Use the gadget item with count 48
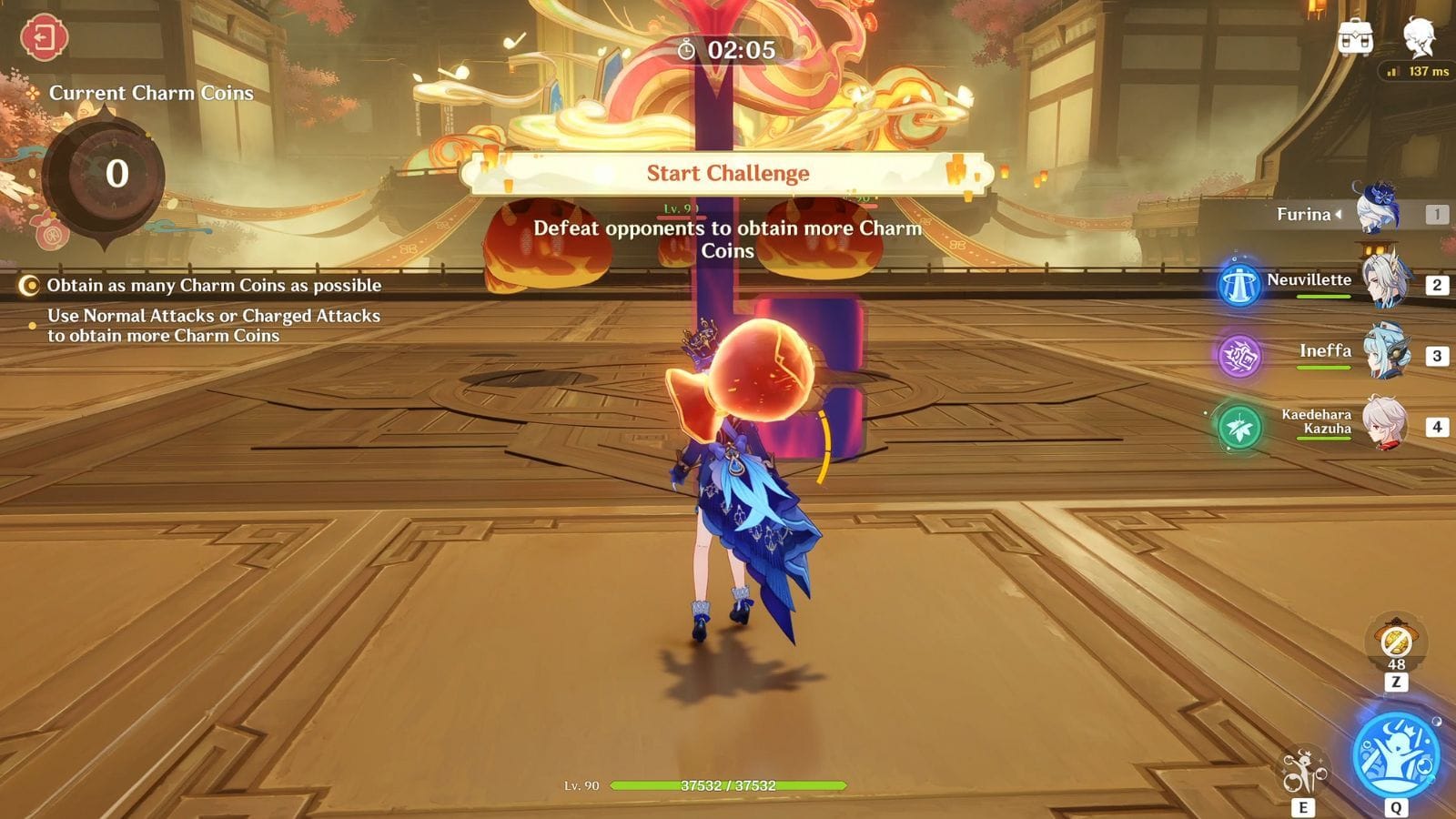The width and height of the screenshot is (1456, 819). click(x=1396, y=642)
